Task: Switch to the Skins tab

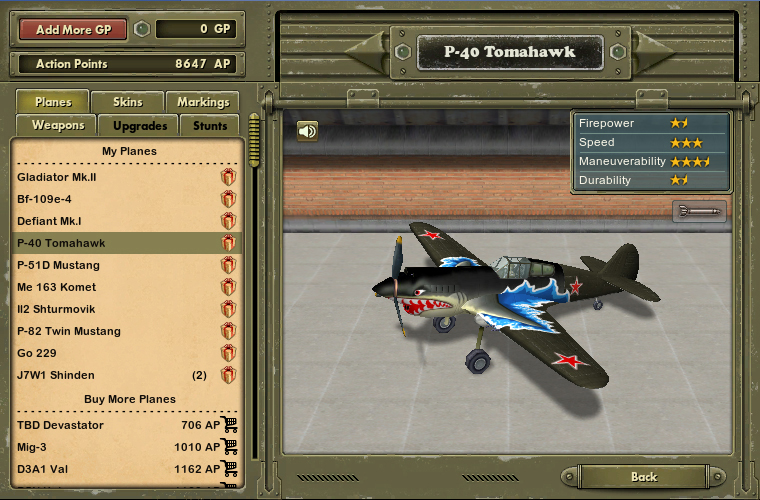Action: point(127,101)
